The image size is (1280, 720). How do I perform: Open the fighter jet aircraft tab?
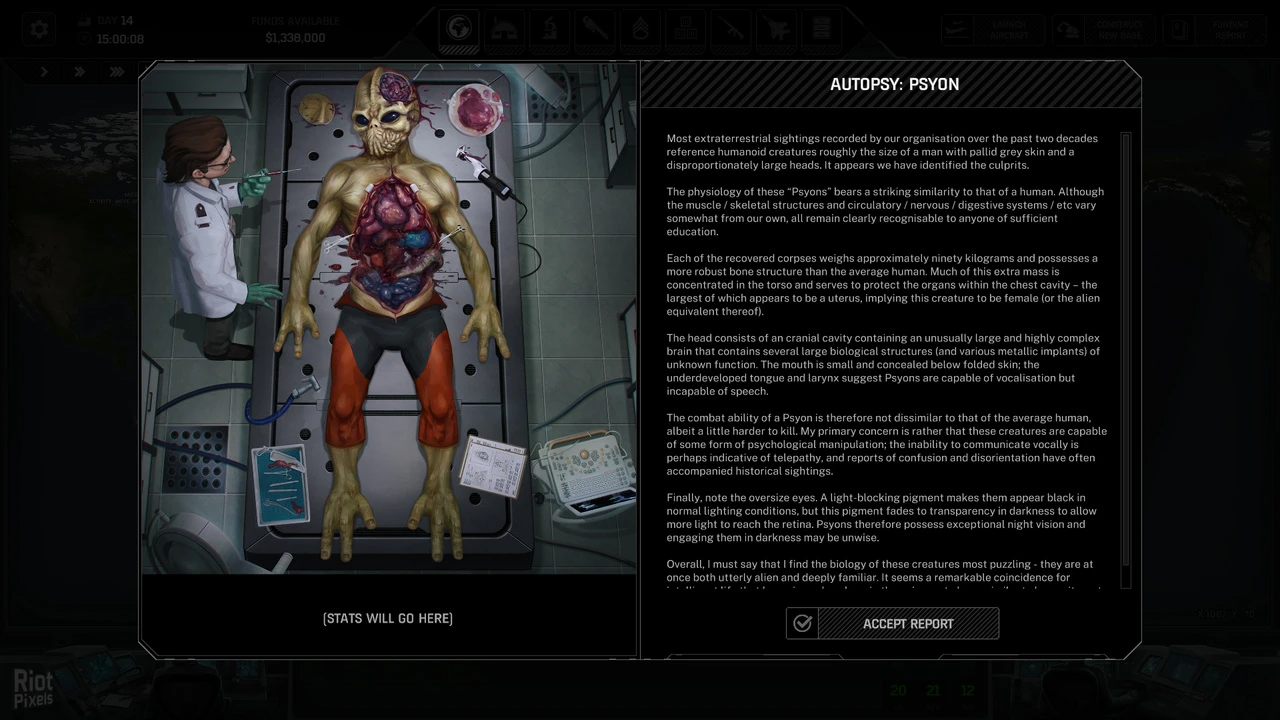775,30
